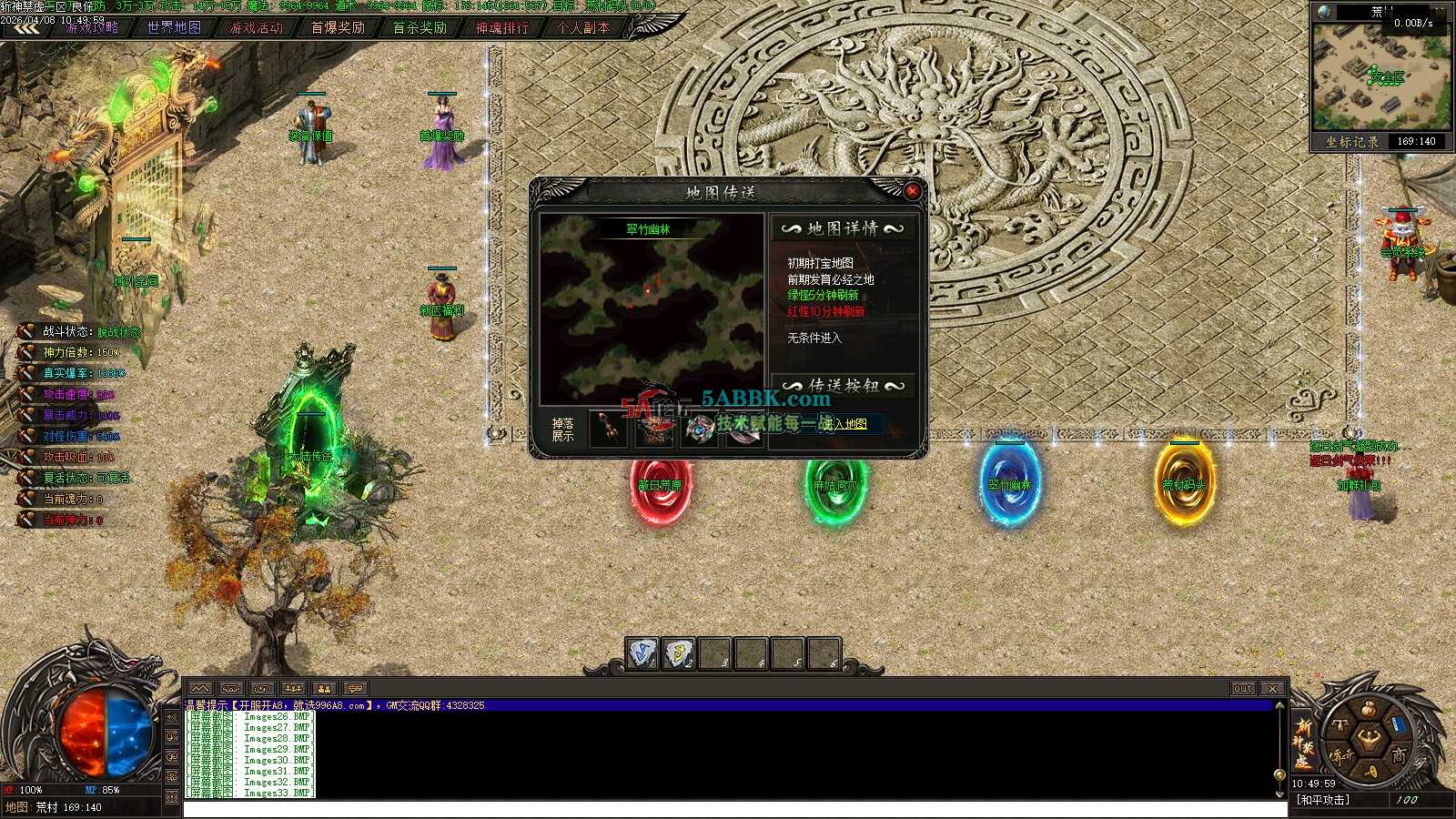Open the 商 shop wheel button
1456x819 pixels.
click(1398, 755)
